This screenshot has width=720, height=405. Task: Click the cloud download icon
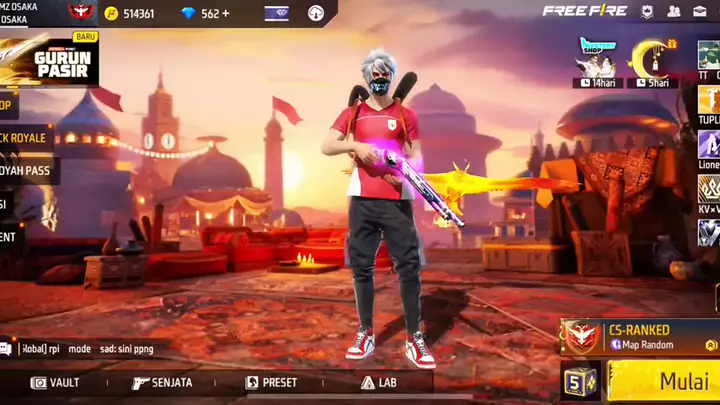[x=316, y=13]
